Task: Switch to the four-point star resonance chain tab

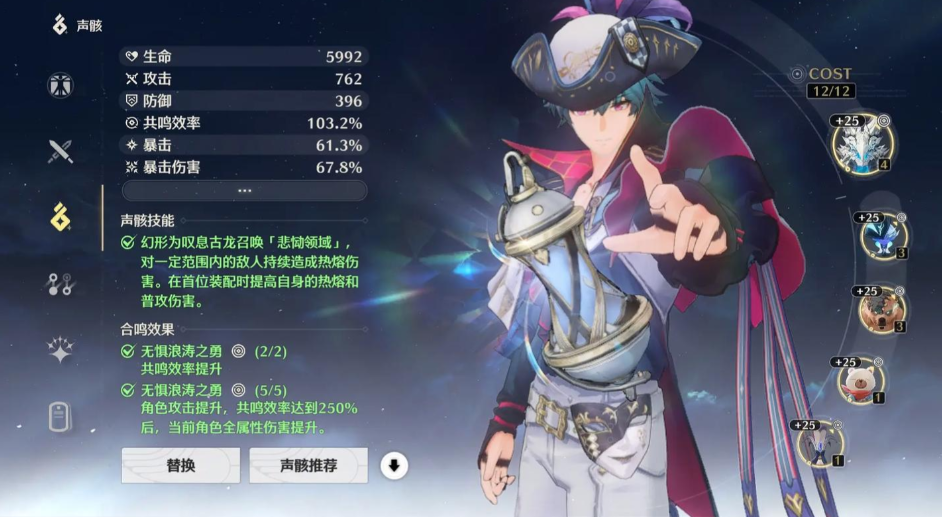Action: pos(61,349)
